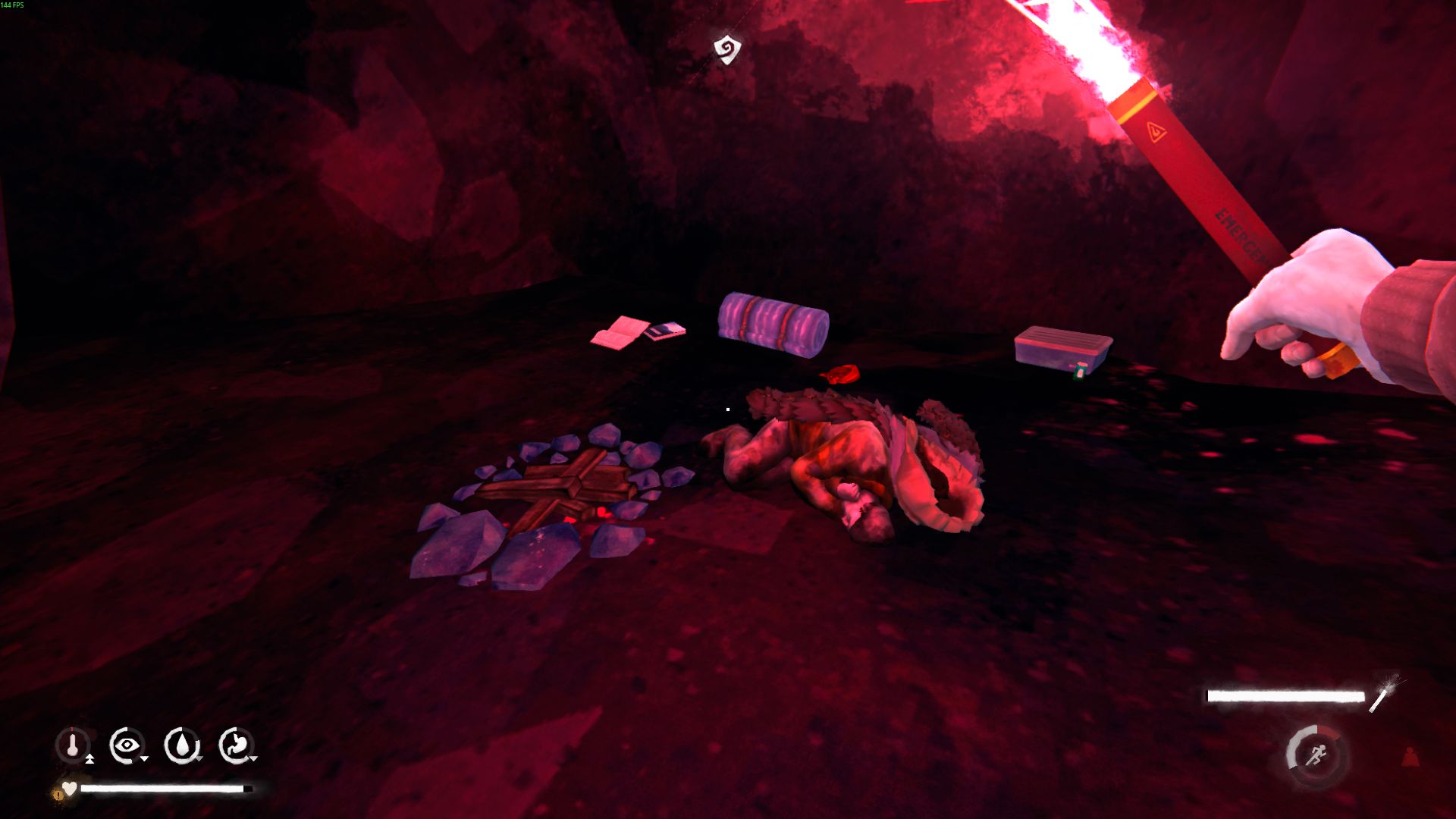Check the thermometer warmth status icon
The width and height of the screenshot is (1456, 819).
(x=73, y=745)
